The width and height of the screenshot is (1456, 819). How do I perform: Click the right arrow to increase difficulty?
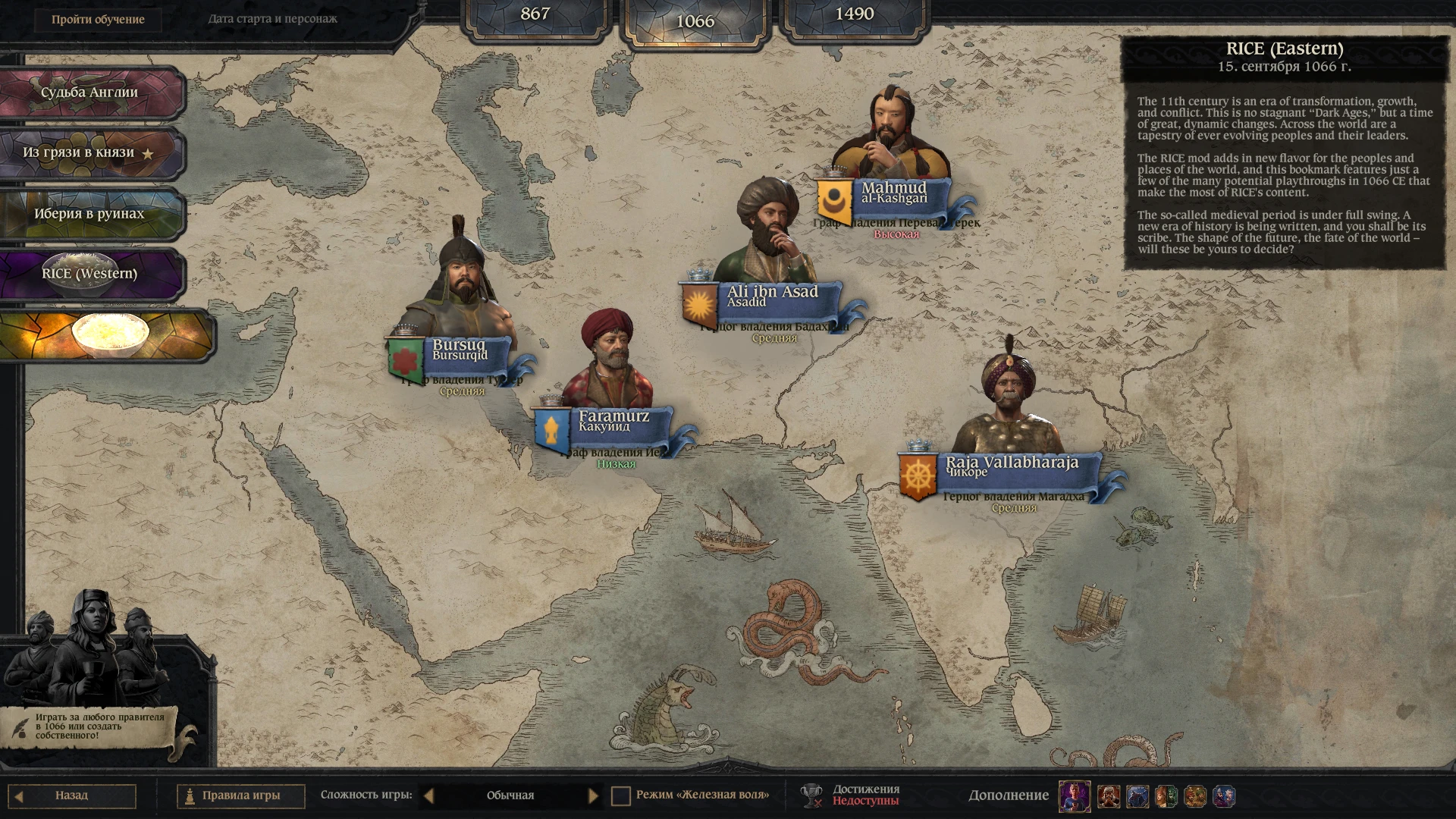tap(595, 795)
